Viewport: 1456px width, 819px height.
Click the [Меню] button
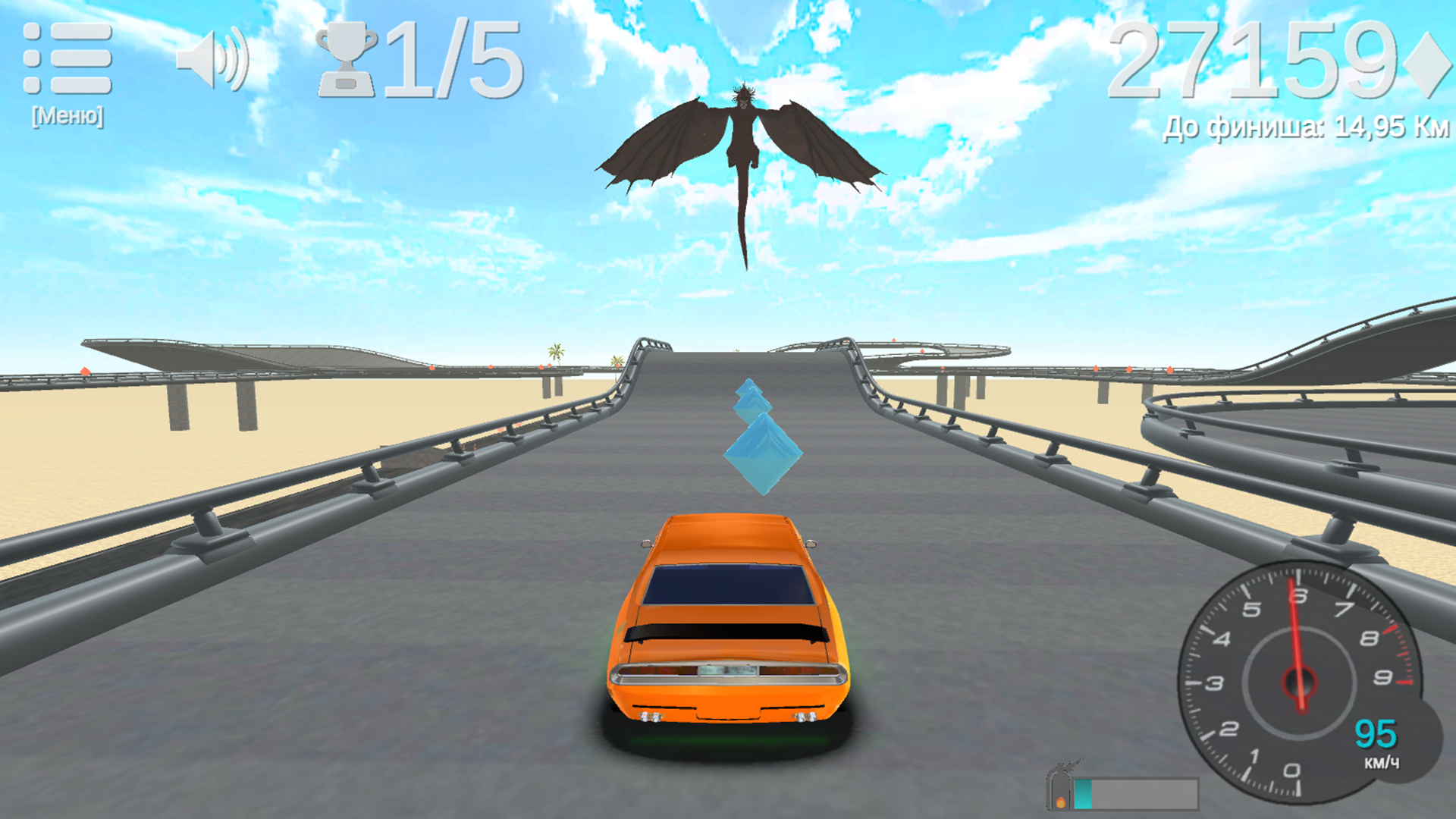point(68,114)
